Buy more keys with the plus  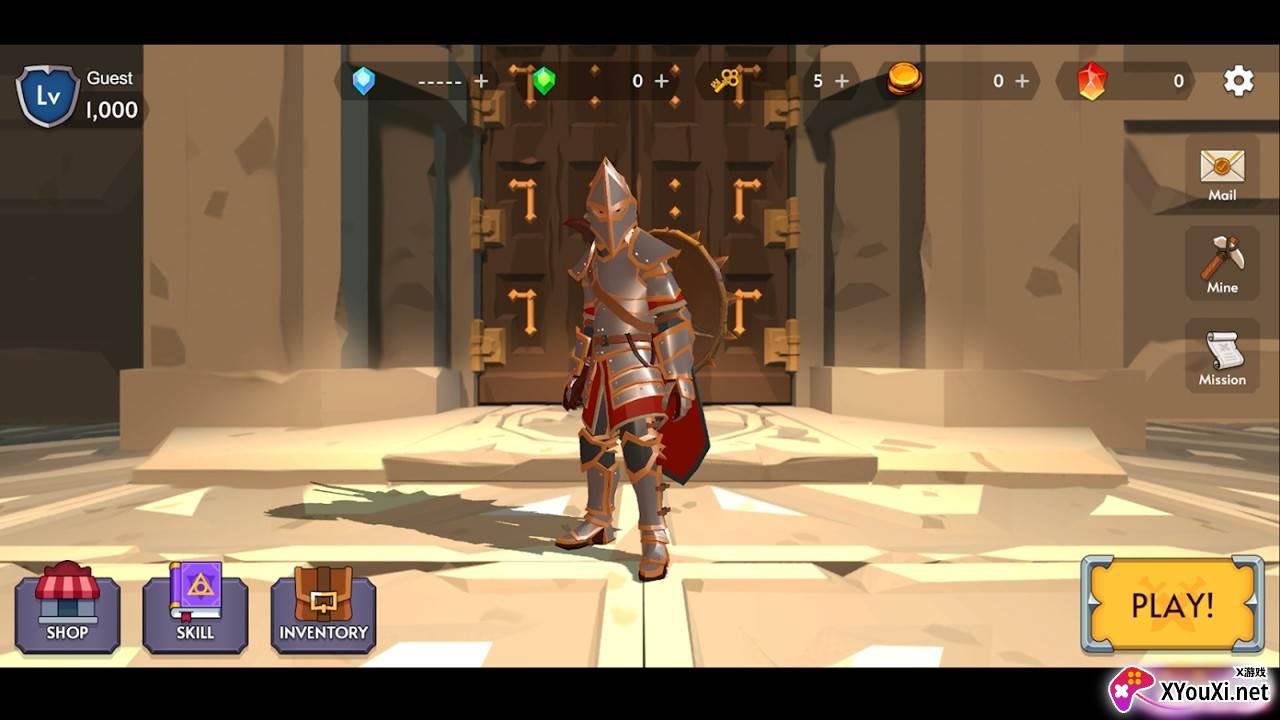pos(841,81)
